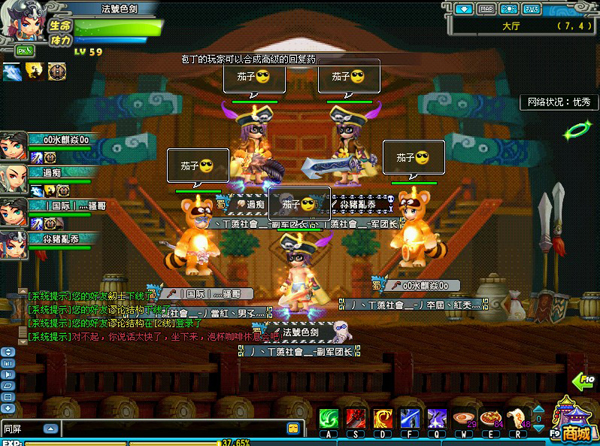This screenshot has height=446, width=600.
Task: Click the yellow face buff icon
Action: click(33, 71)
